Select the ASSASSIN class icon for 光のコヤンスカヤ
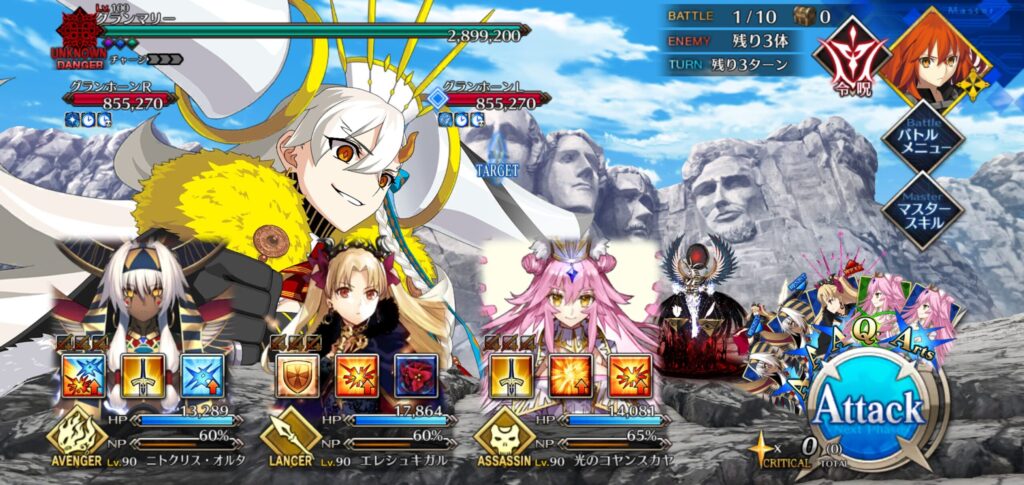Screen dimensions: 1024x485 click(x=503, y=435)
